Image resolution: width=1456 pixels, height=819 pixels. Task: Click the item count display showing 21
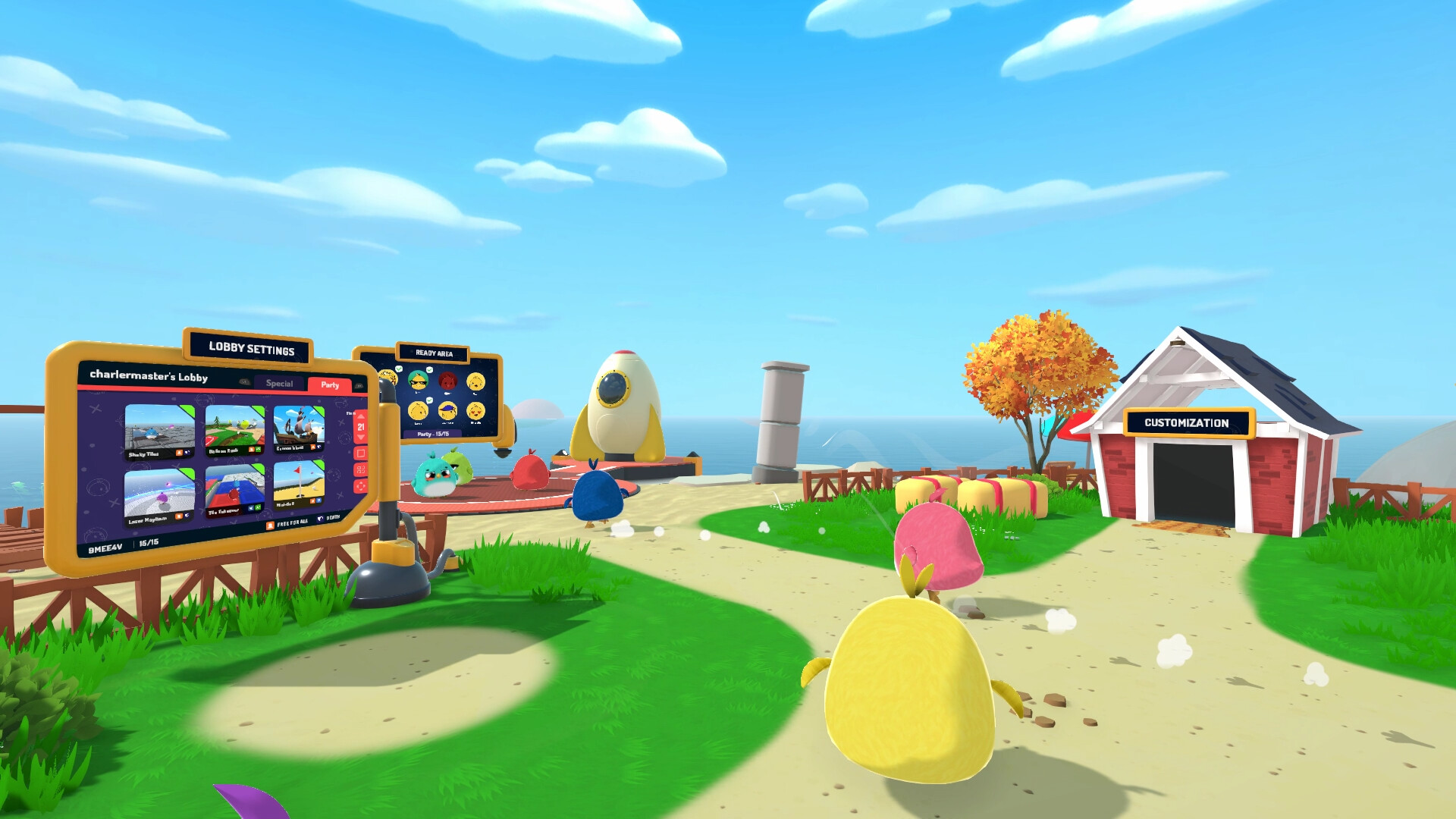361,427
